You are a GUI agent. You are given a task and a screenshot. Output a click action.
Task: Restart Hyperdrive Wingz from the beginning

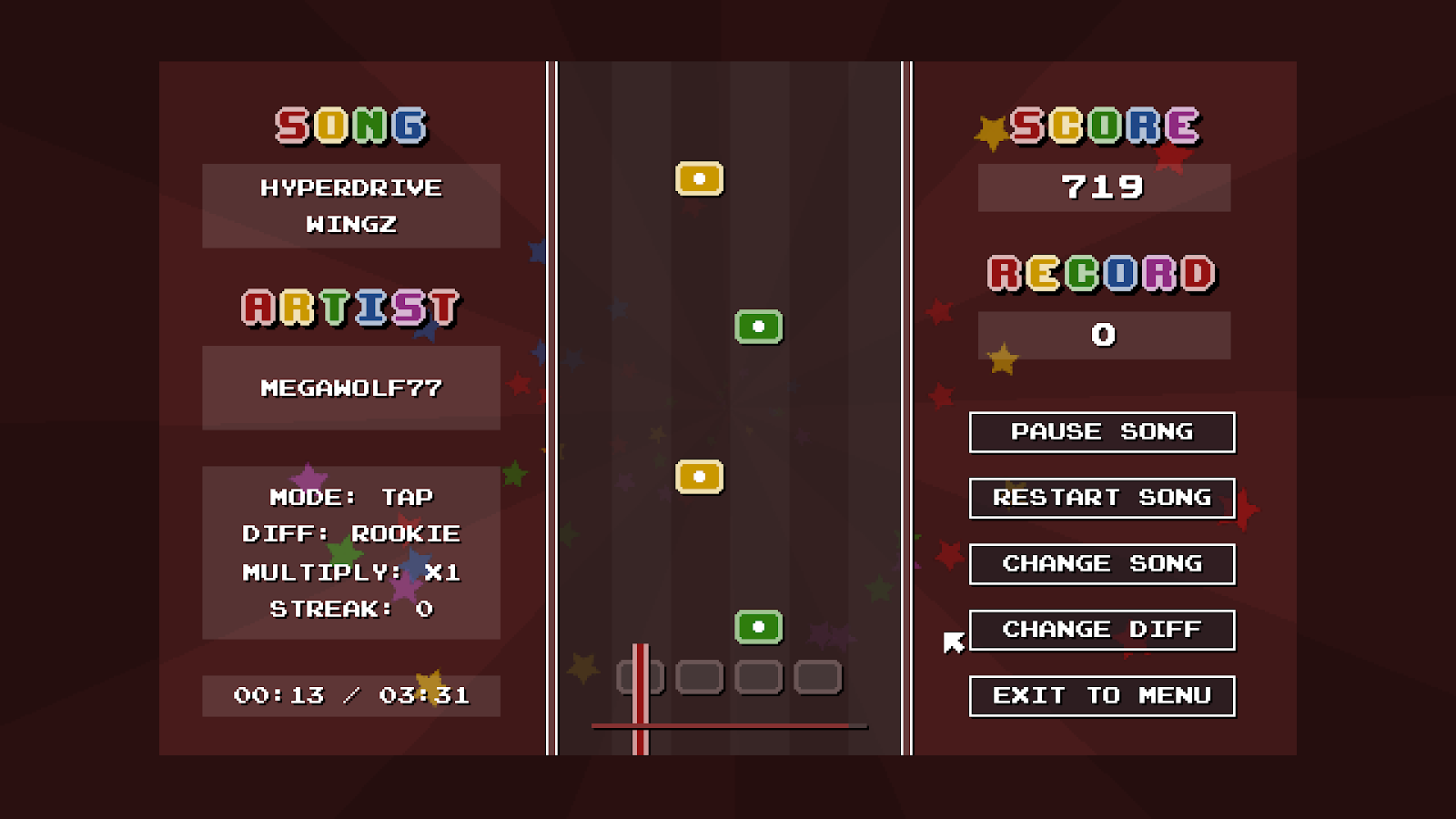1102,498
